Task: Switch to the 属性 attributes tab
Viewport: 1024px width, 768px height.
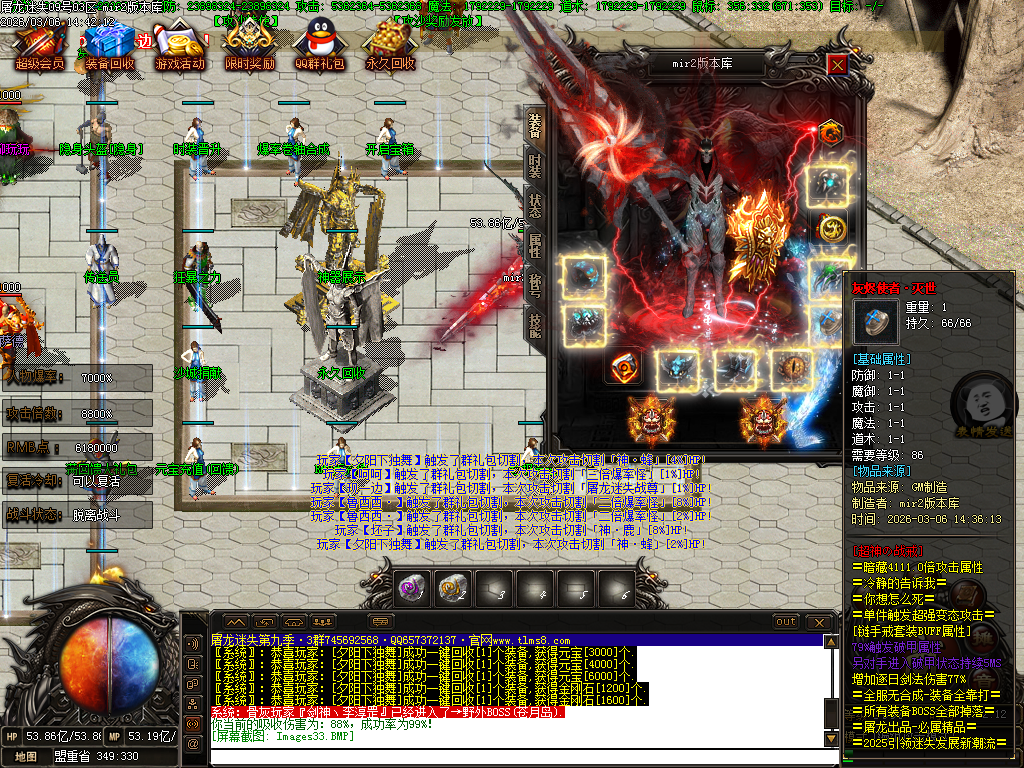Action: coord(535,245)
